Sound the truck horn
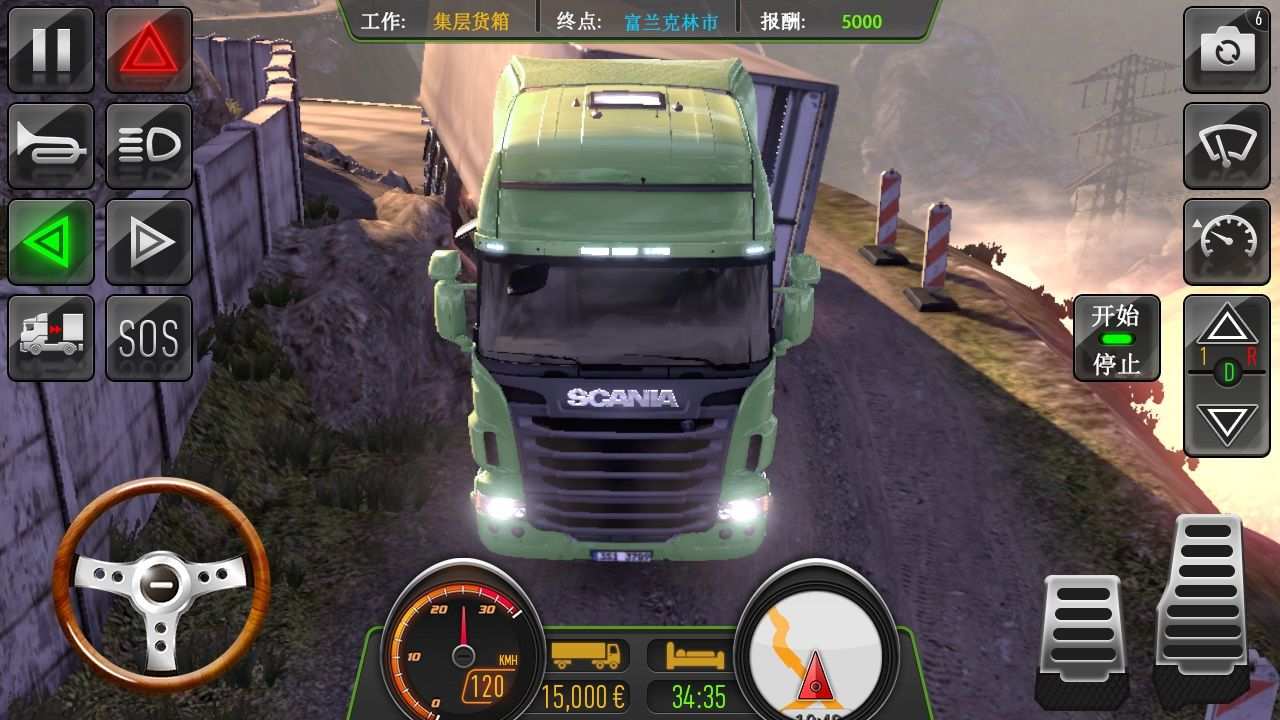 tap(52, 145)
